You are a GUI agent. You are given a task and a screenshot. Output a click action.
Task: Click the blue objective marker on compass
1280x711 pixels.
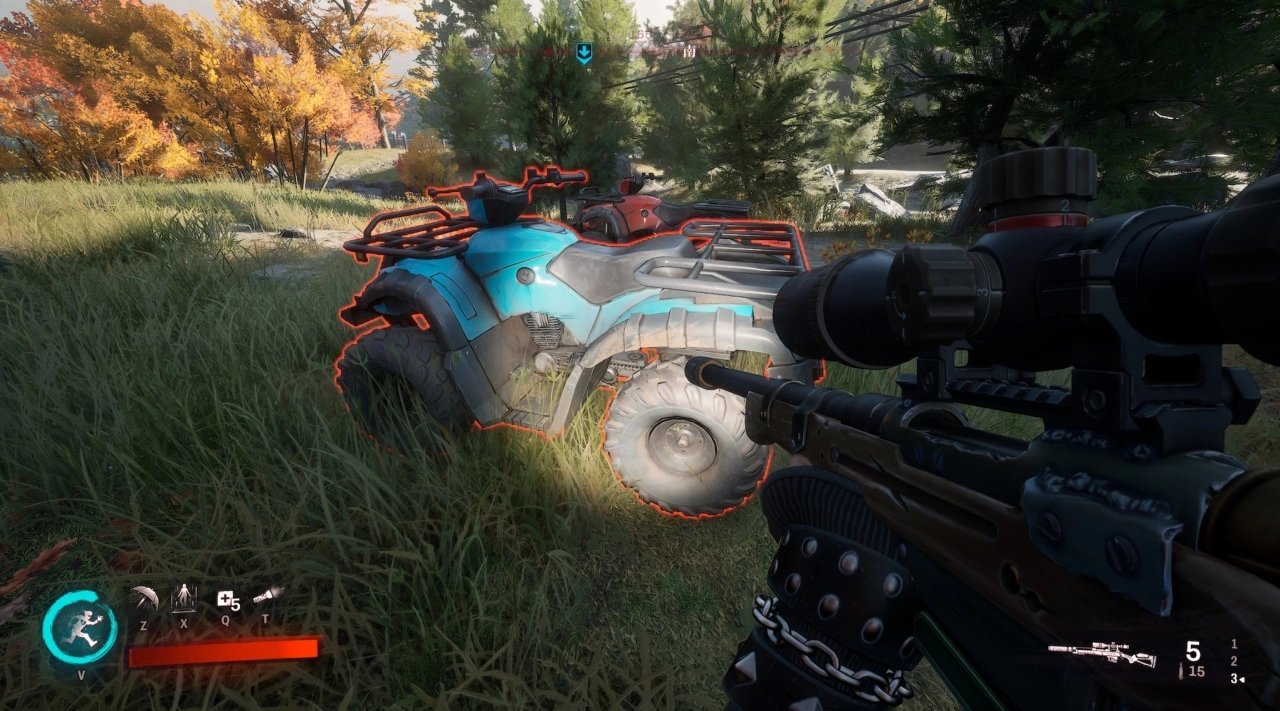click(584, 53)
